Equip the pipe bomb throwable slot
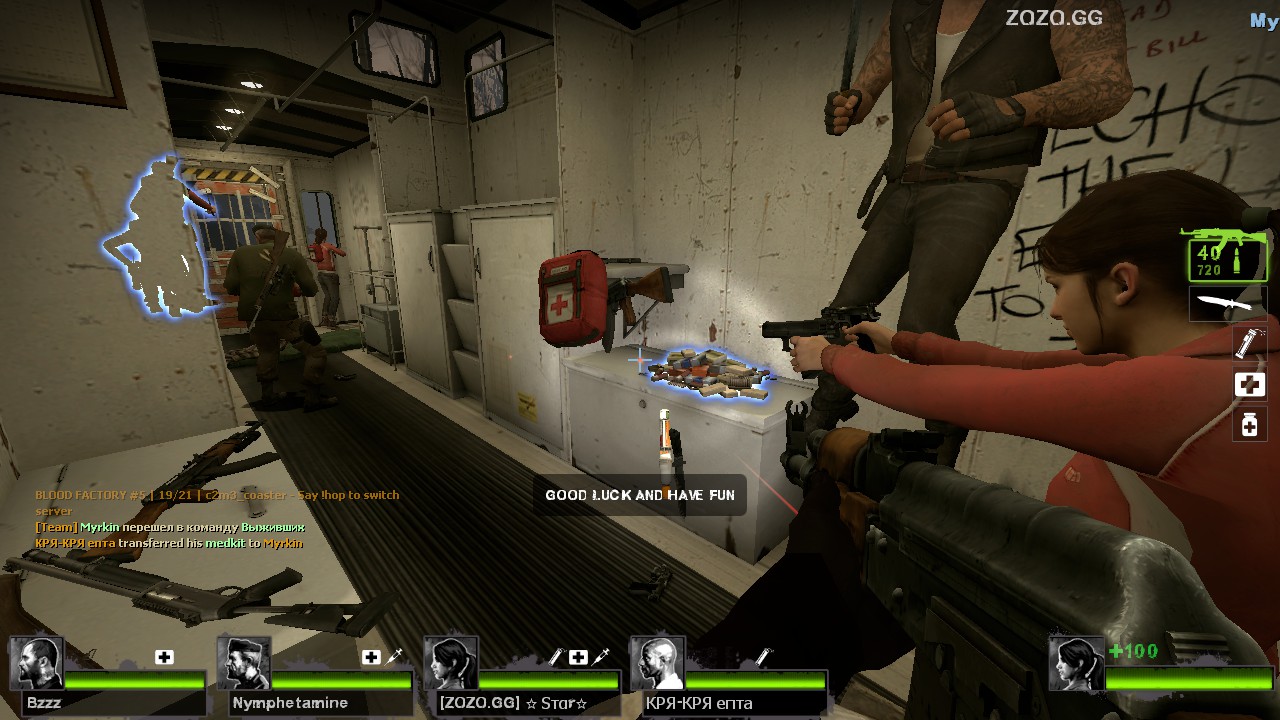1280x720 pixels. click(1249, 343)
